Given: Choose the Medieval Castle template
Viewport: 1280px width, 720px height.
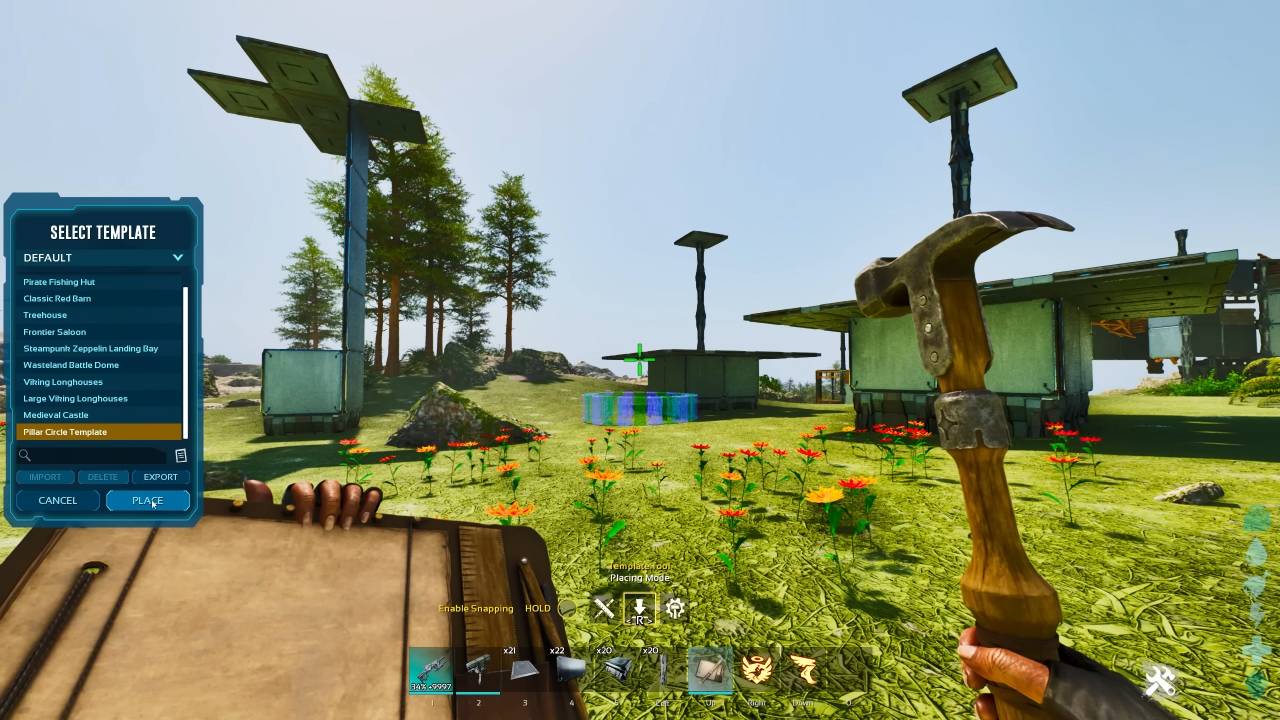Looking at the screenshot, I should click(56, 415).
